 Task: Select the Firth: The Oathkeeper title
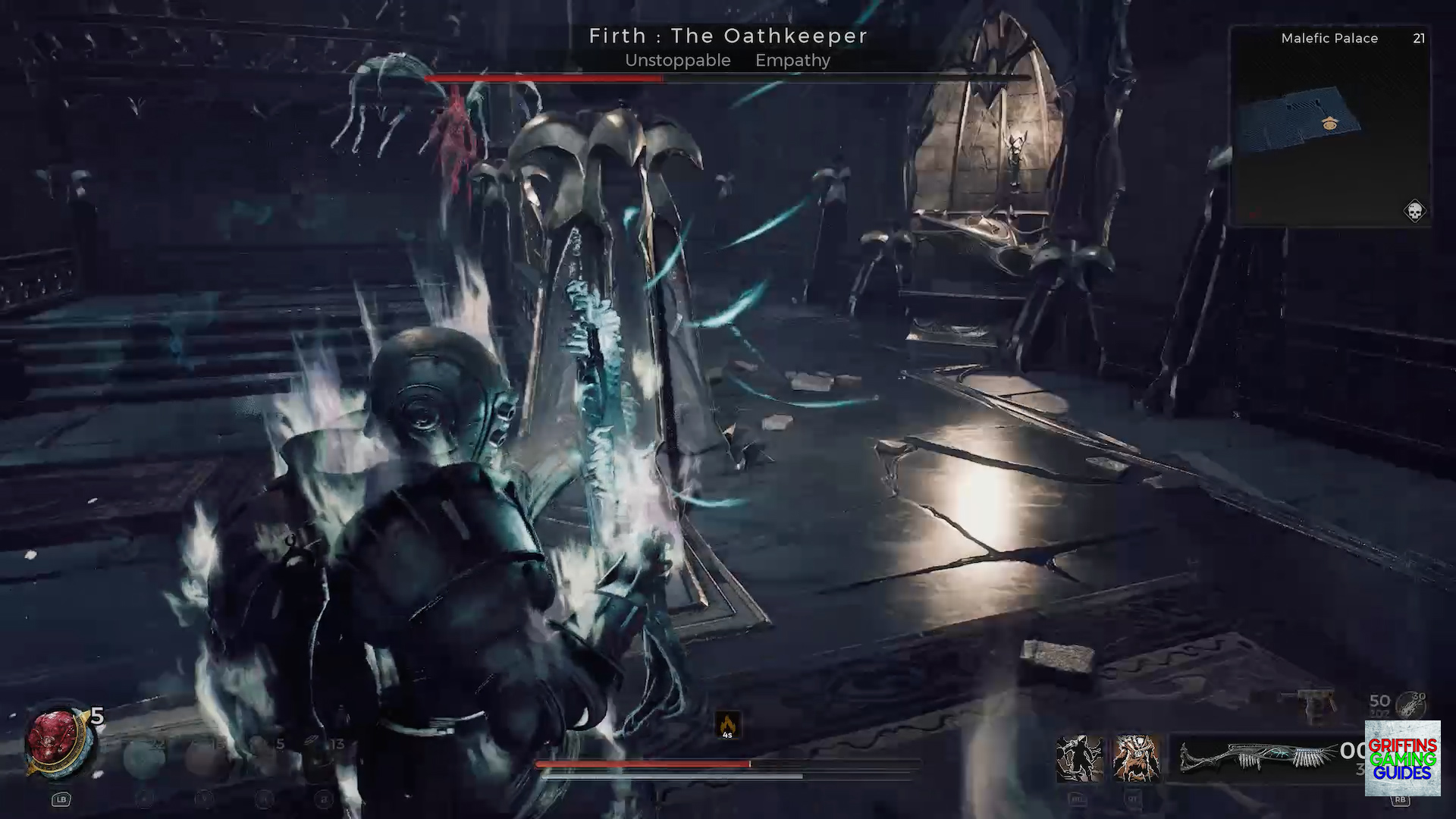point(727,36)
